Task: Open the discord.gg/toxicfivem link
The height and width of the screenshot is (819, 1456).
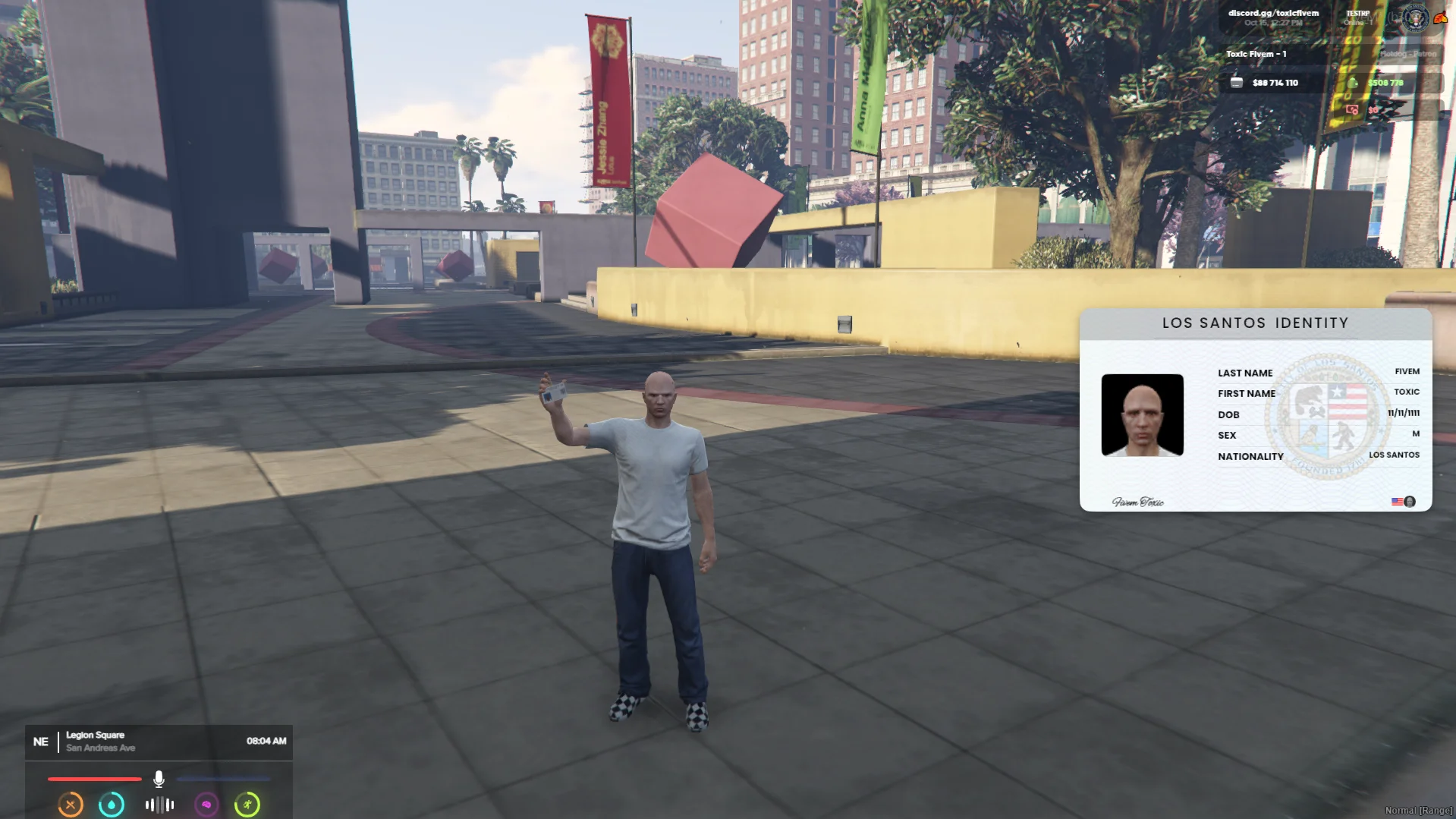Action: 1273,13
